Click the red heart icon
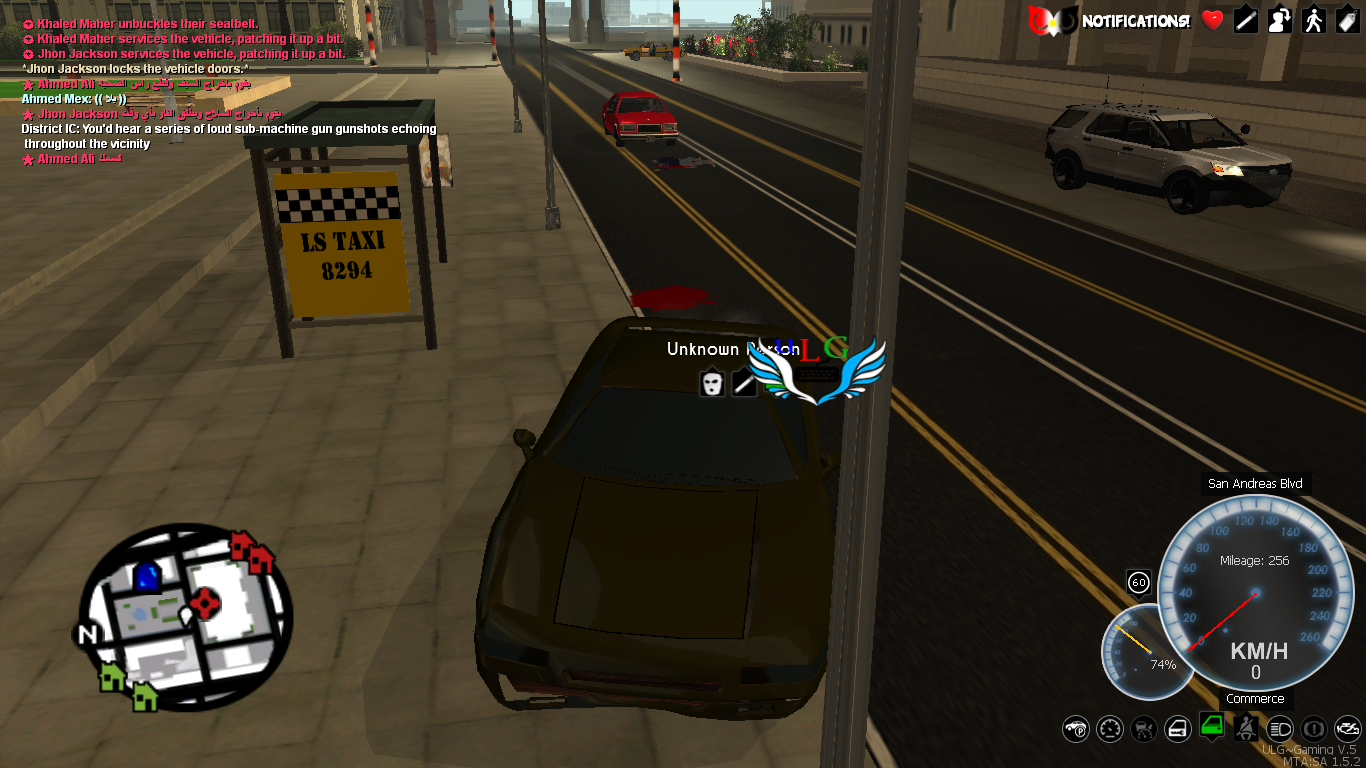Viewport: 1366px width, 768px height. 1212,20
